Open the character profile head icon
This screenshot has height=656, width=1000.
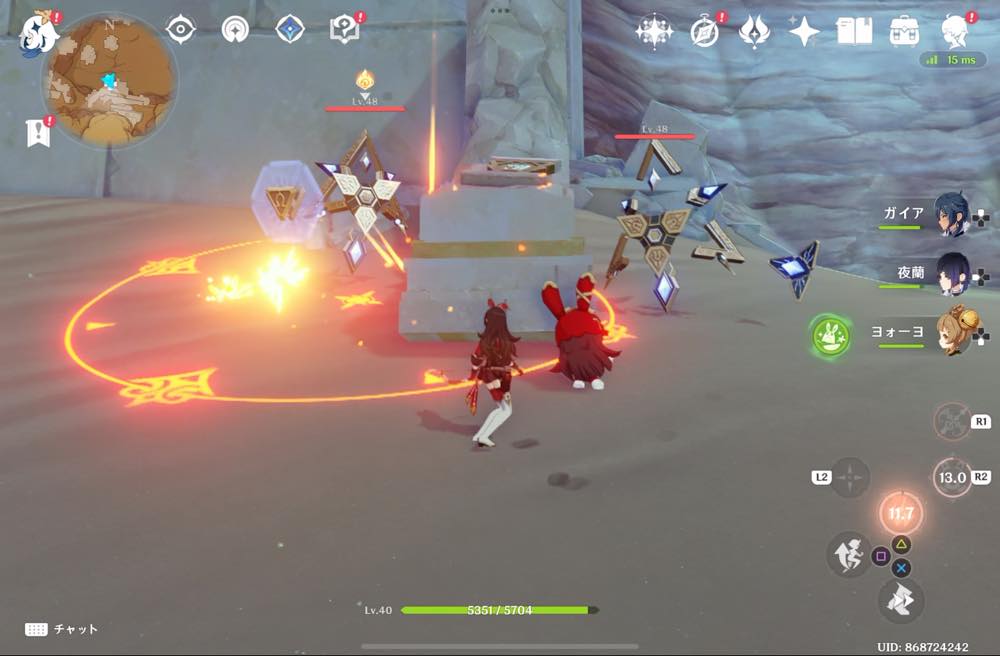955,32
